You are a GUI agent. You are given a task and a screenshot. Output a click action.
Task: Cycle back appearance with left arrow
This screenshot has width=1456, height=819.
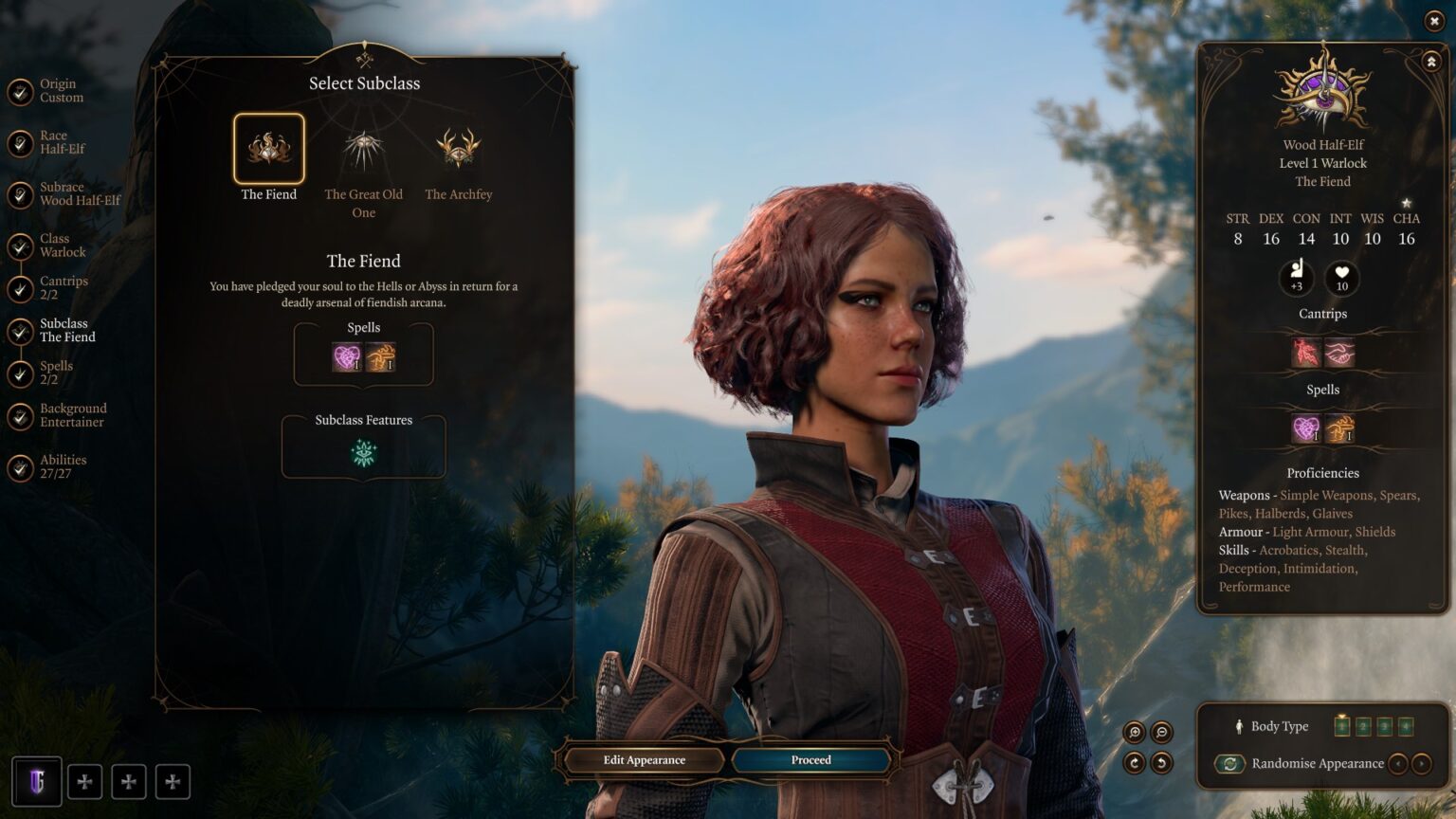coord(1399,762)
